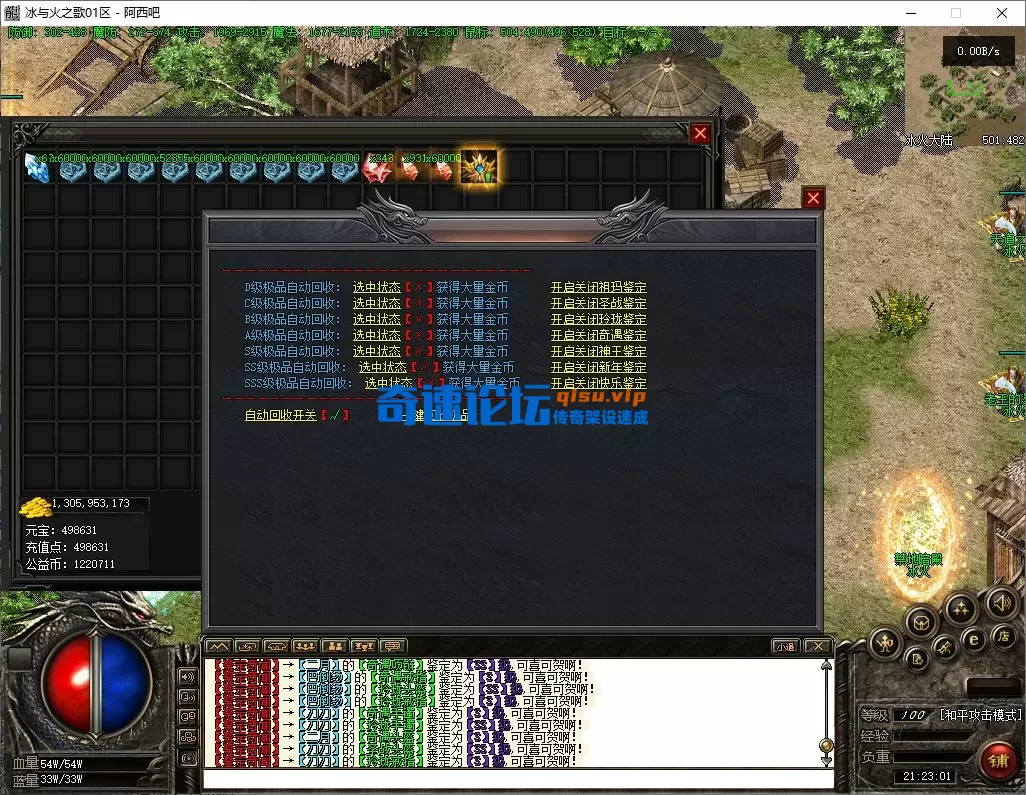Select the golden crown item in the bag

point(479,169)
